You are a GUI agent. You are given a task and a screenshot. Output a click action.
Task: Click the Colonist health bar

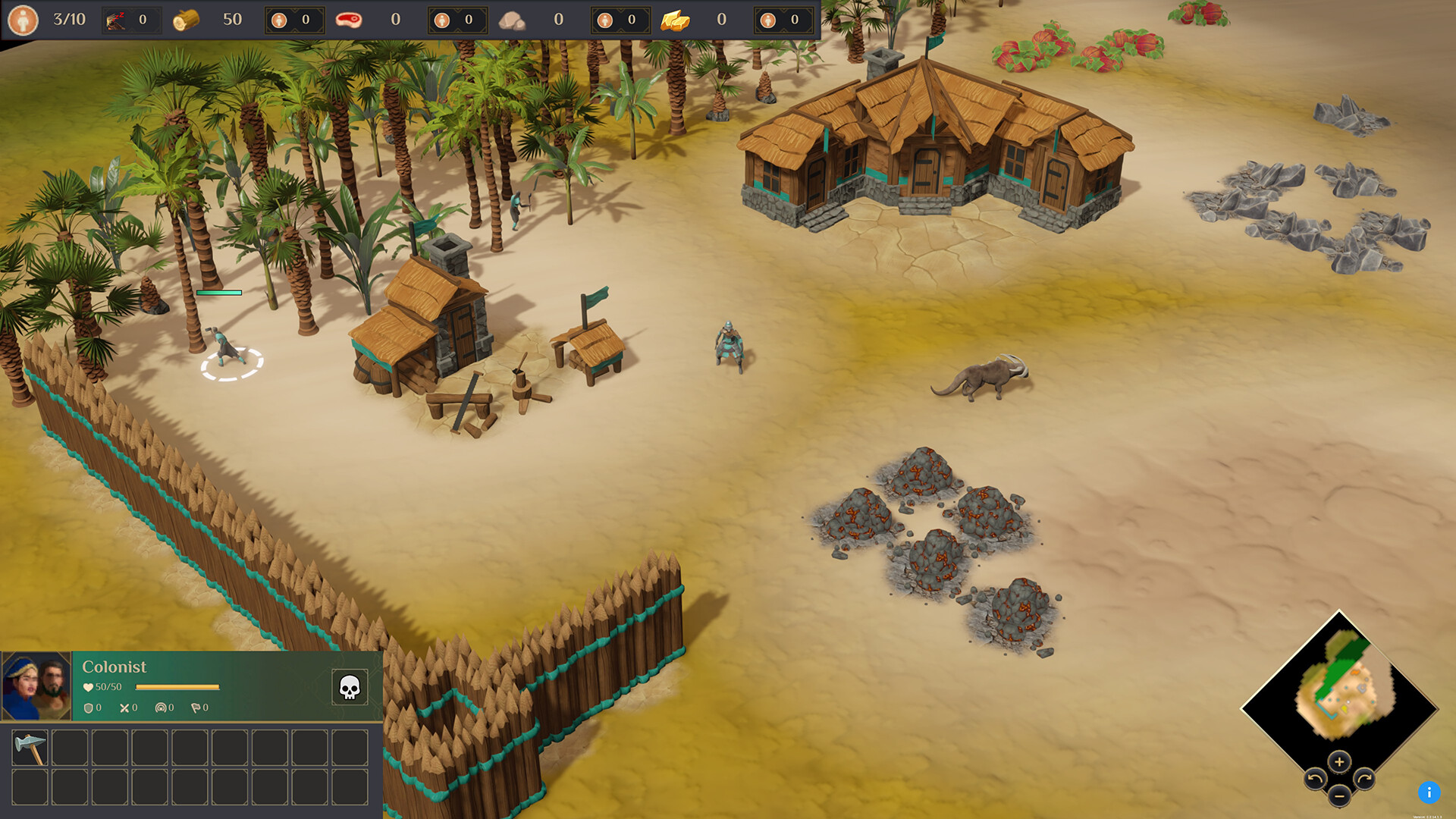coord(176,686)
